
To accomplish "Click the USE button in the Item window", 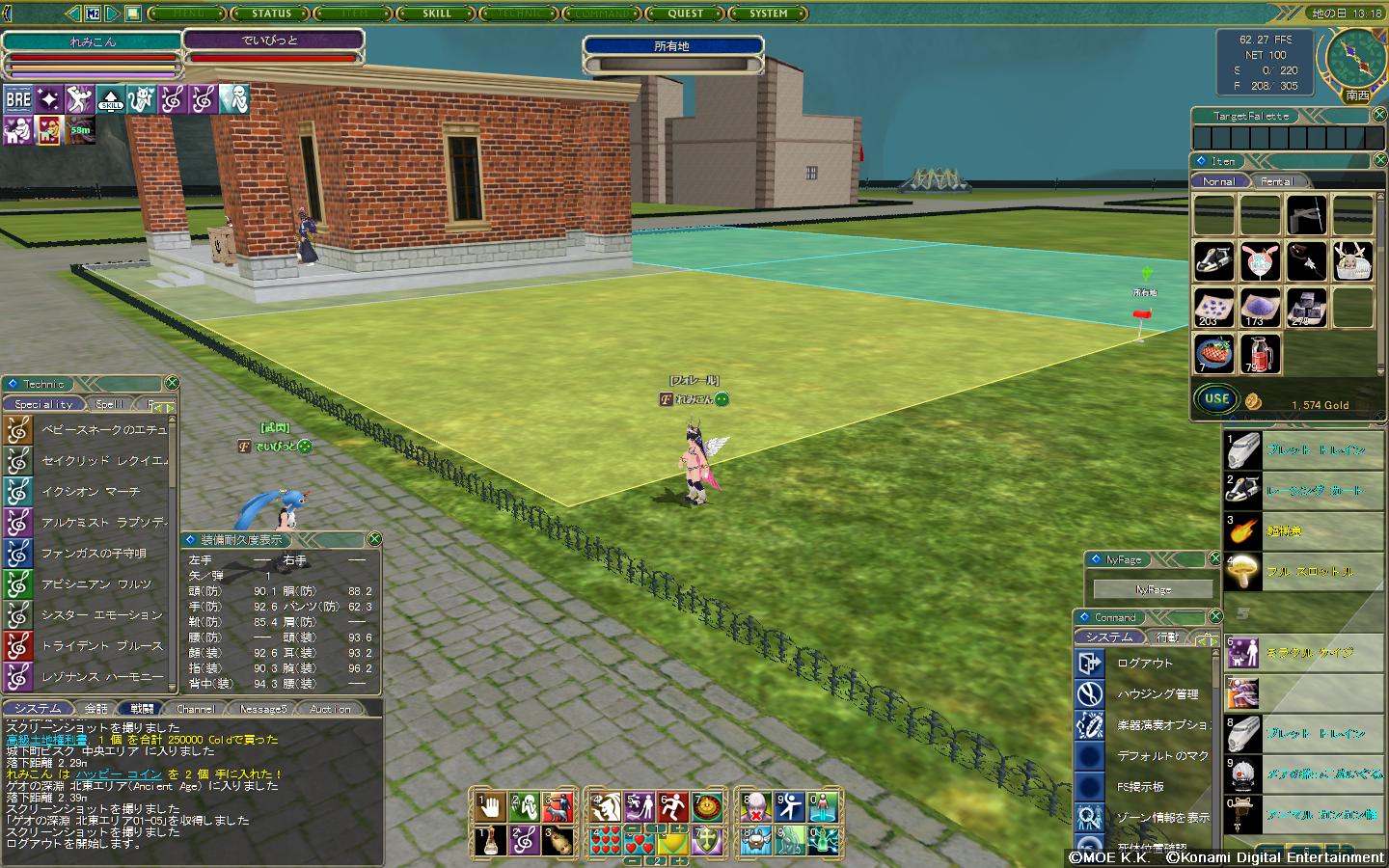I will click(x=1216, y=398).
